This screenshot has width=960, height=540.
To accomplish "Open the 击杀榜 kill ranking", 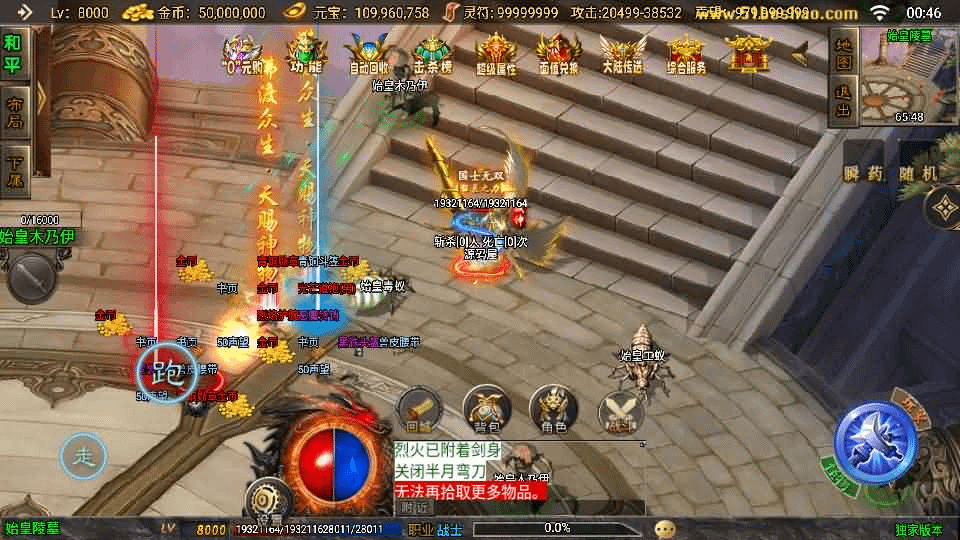I will [432, 53].
